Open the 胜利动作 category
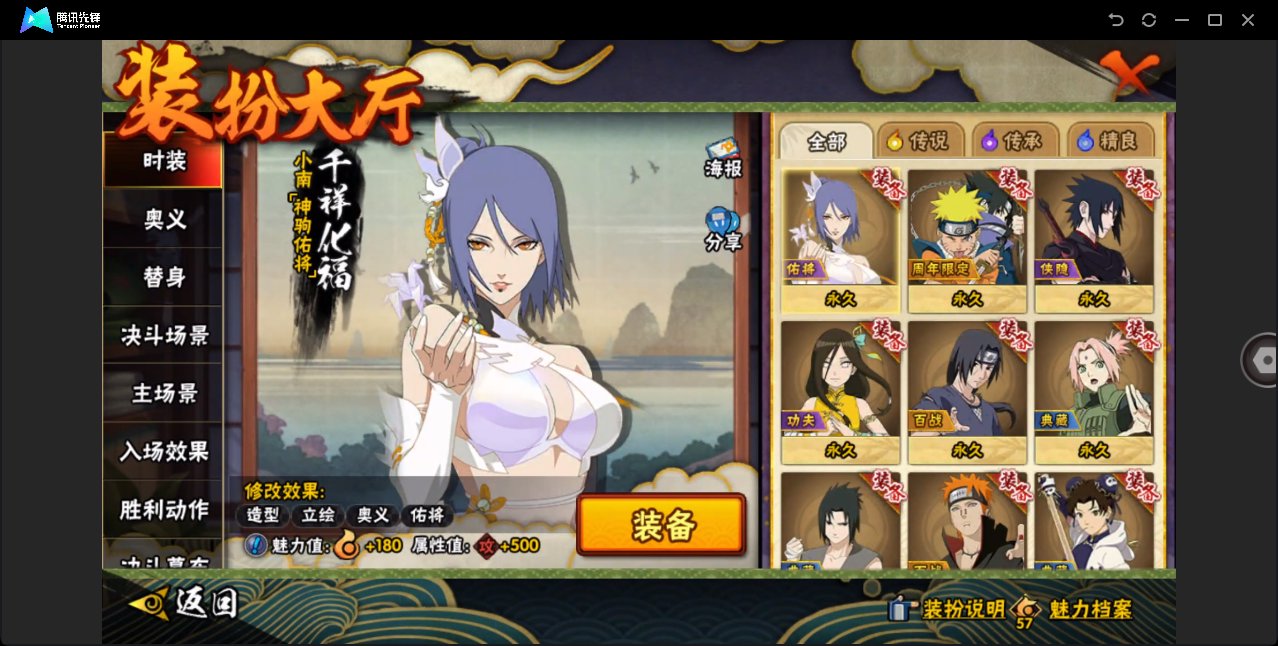 (163, 509)
